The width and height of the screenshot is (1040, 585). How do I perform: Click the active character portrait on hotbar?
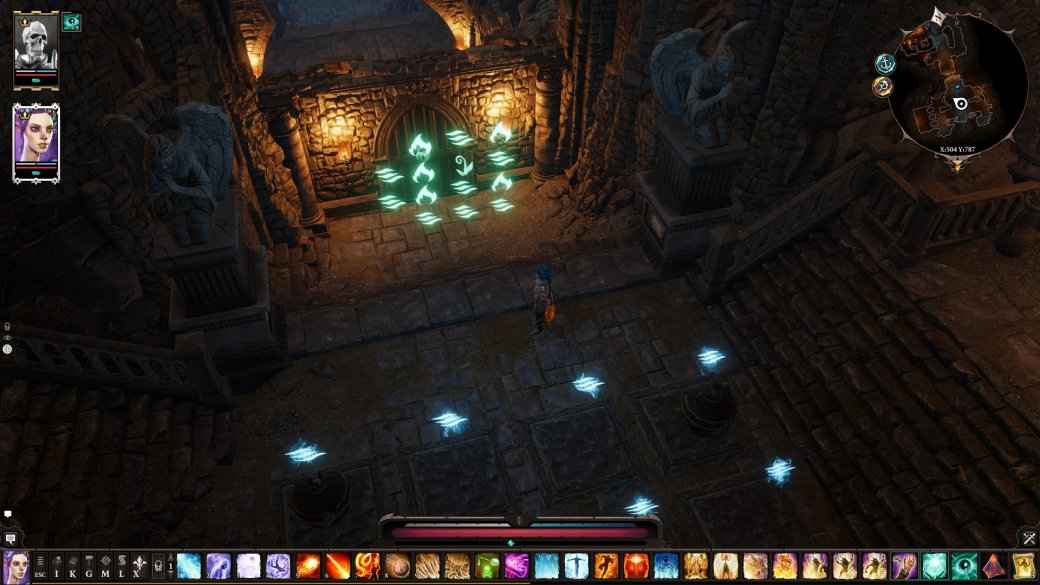[x=15, y=567]
